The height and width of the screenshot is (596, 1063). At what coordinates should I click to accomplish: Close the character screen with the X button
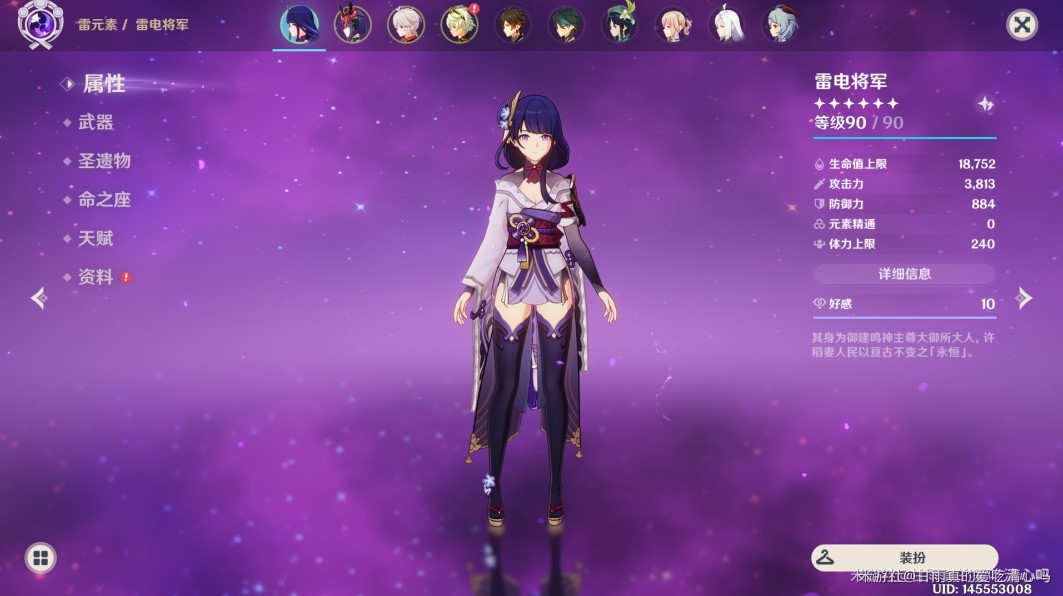(x=1021, y=25)
